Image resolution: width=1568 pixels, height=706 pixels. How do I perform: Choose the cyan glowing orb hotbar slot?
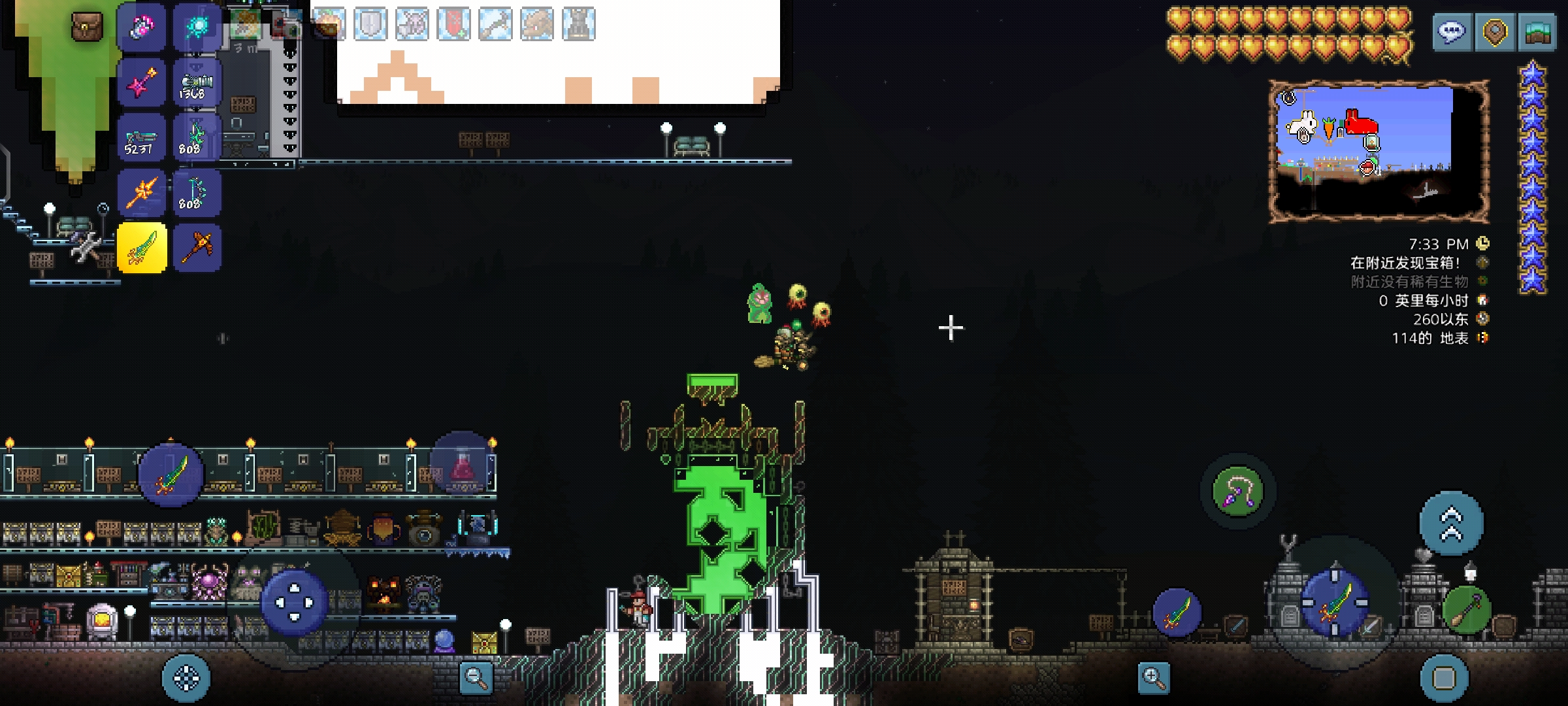click(x=197, y=27)
